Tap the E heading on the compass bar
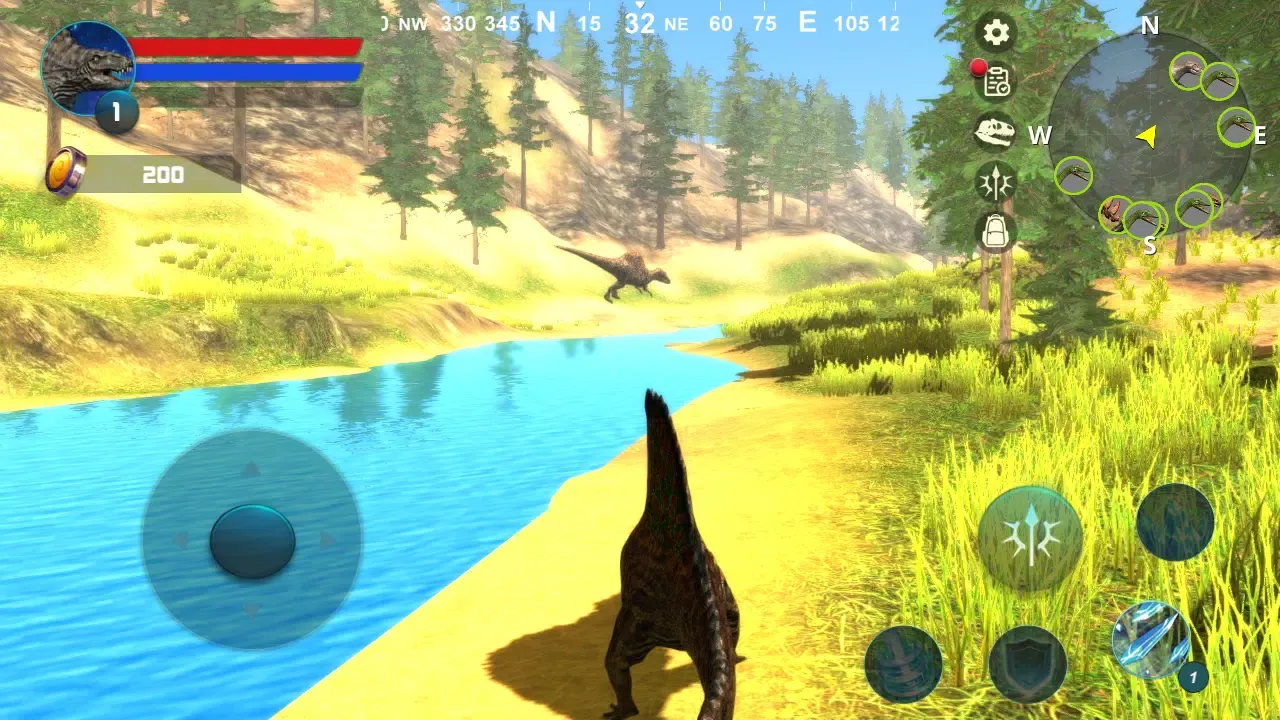This screenshot has height=720, width=1280. coord(806,22)
